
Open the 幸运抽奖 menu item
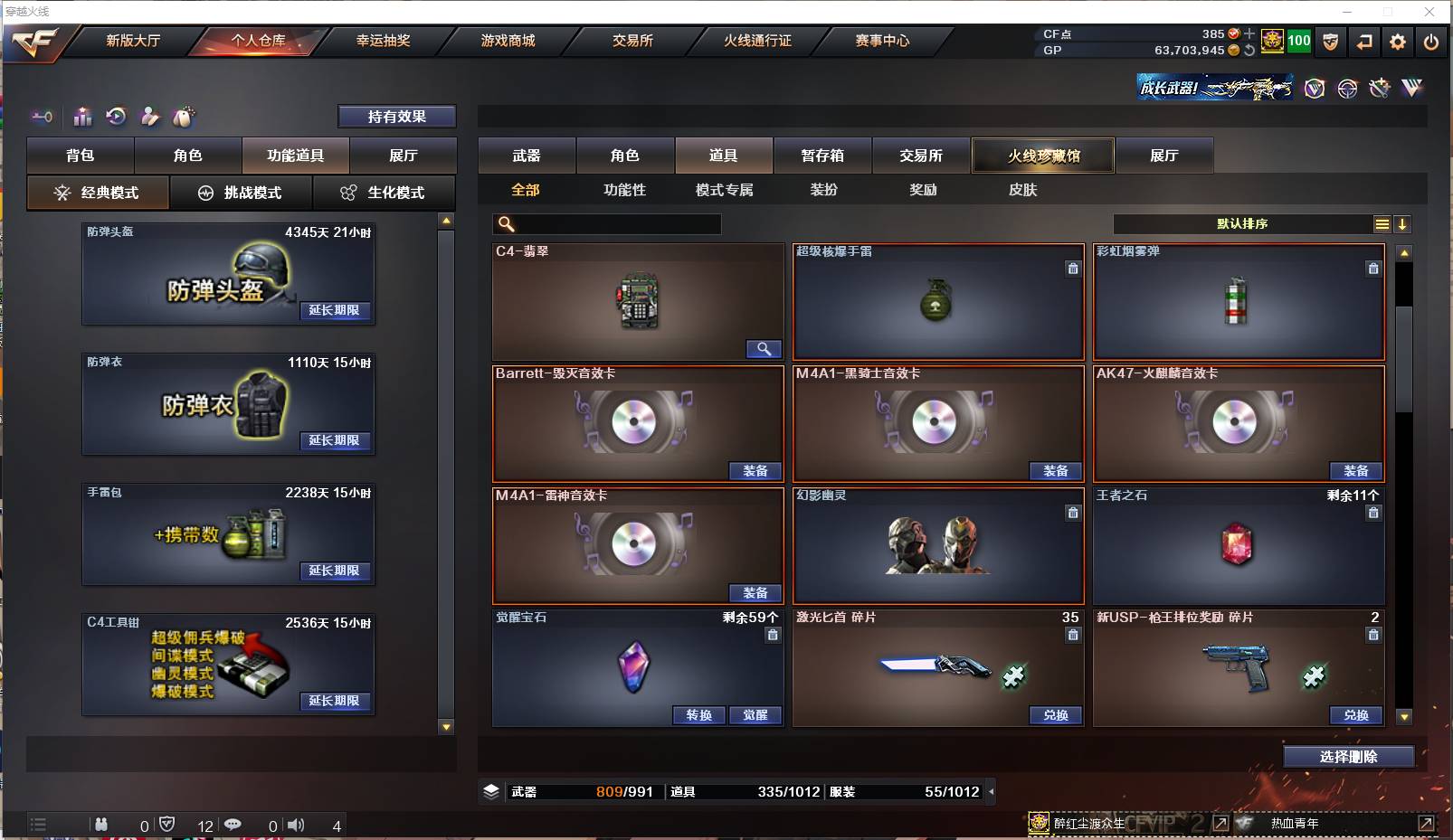pyautogui.click(x=384, y=40)
